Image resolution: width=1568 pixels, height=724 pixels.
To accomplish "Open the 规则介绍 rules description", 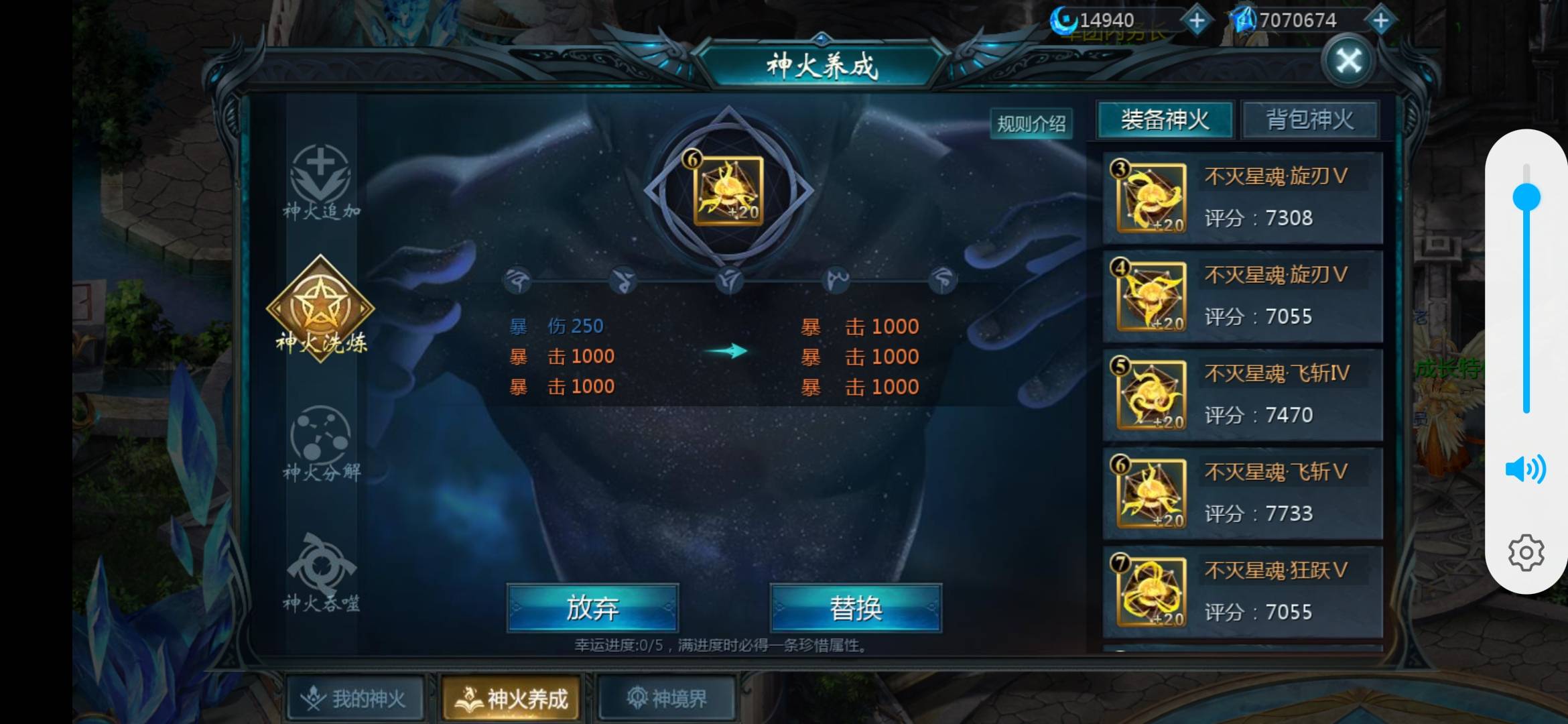I will (1032, 123).
